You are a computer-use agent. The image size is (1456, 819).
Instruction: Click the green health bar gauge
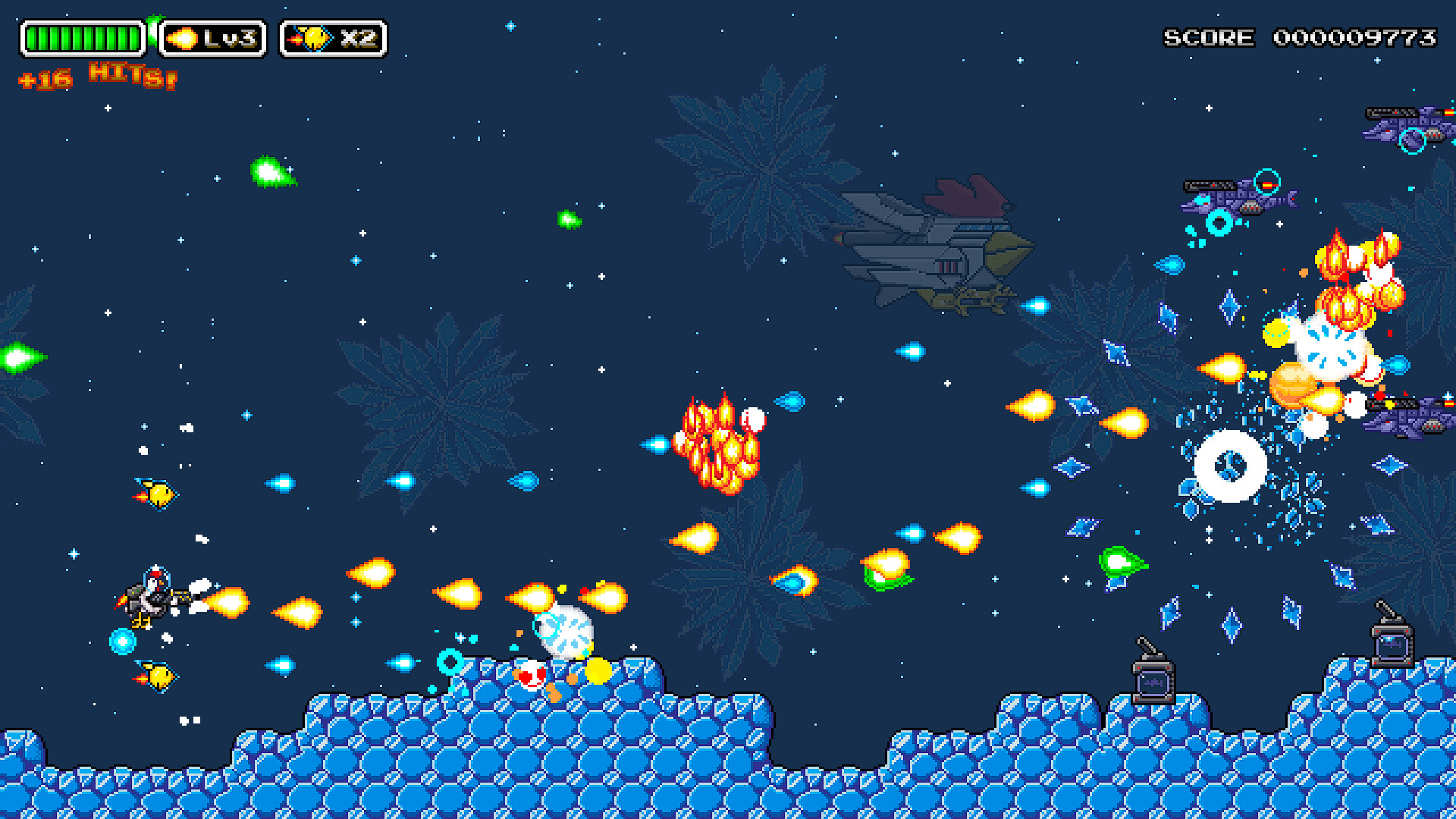tap(83, 34)
